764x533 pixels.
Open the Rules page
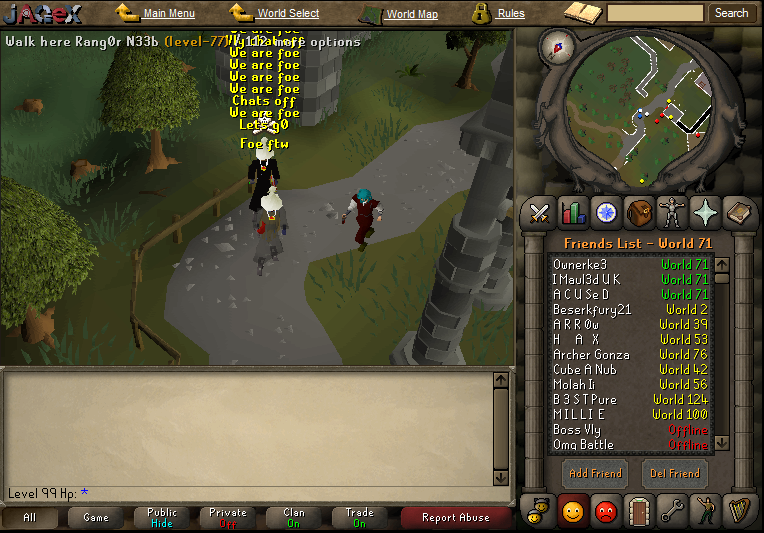pos(510,14)
